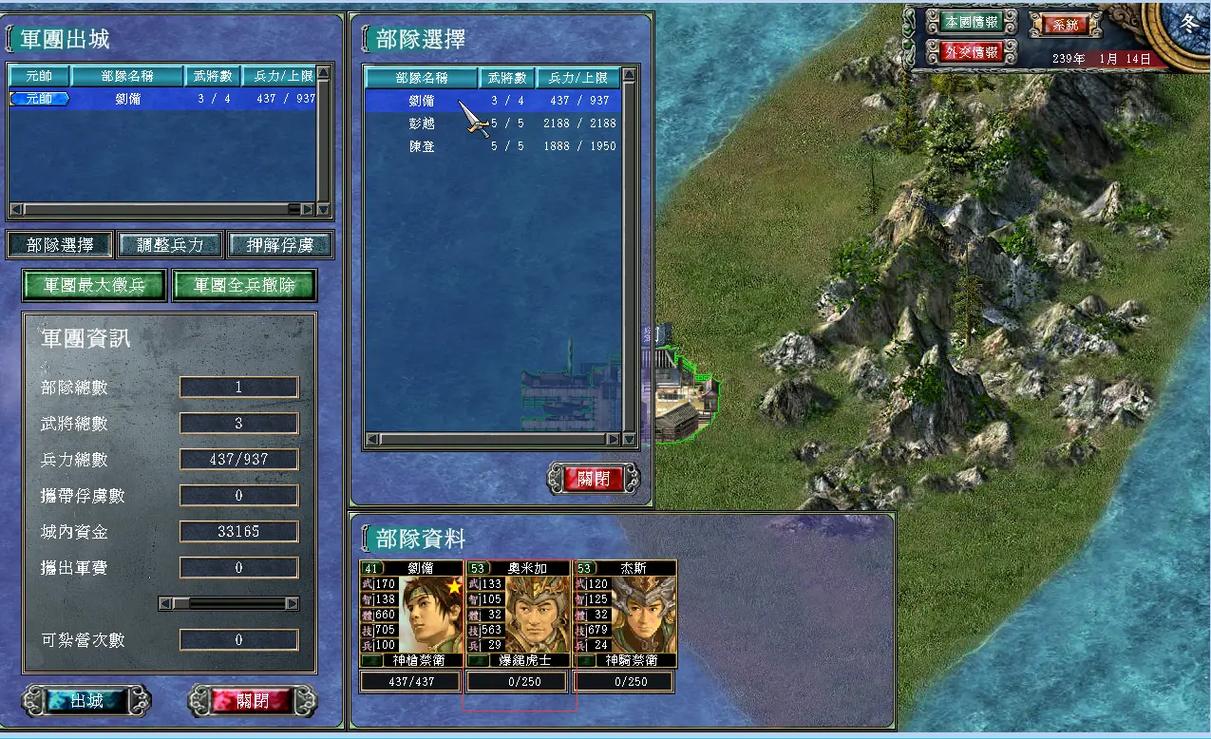Close the 部隊選擇 unit selection panel
The height and width of the screenshot is (739, 1211).
(594, 478)
